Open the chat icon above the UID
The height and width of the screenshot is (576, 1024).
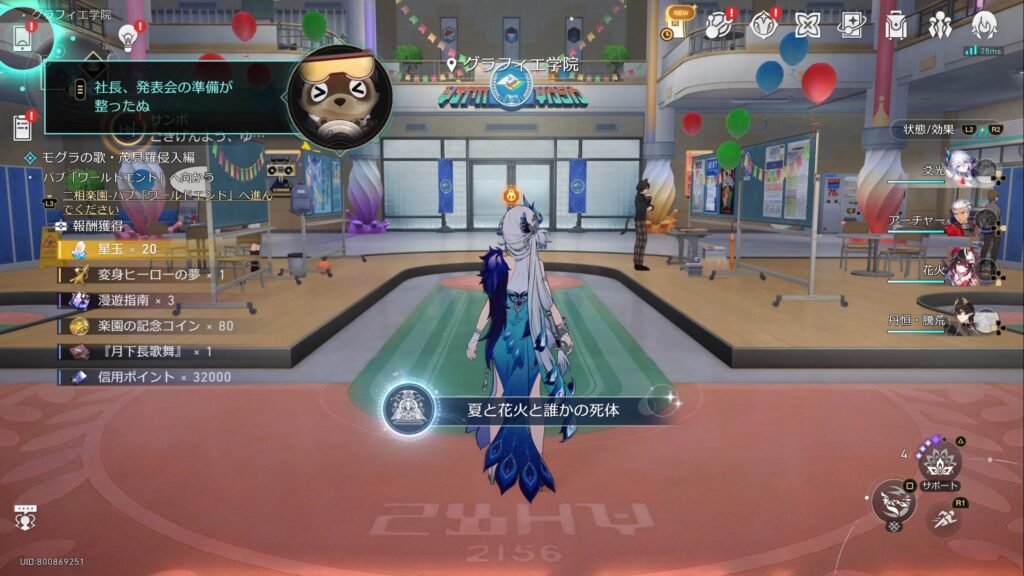25,517
